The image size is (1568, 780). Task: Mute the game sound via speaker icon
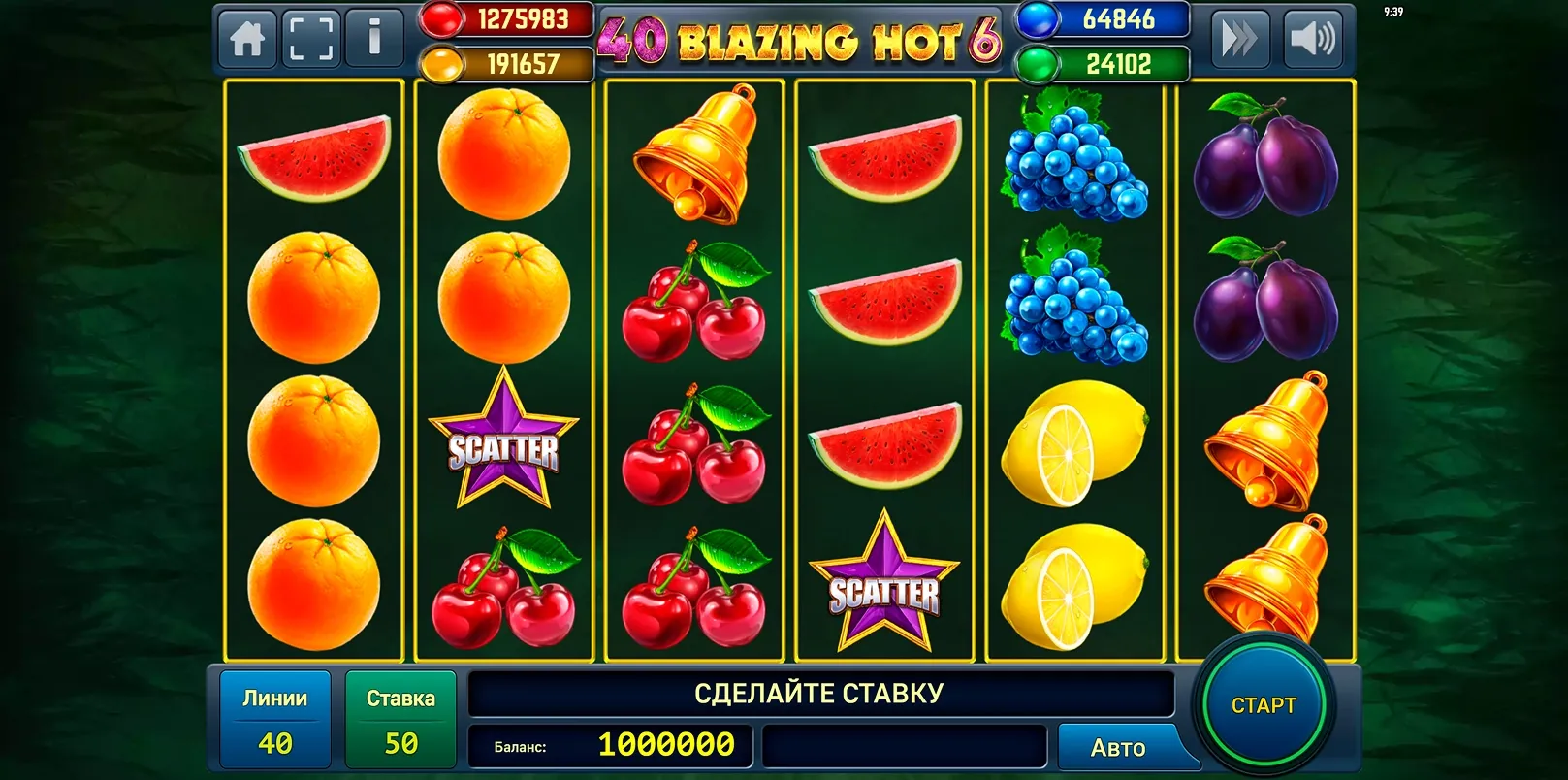[1315, 40]
